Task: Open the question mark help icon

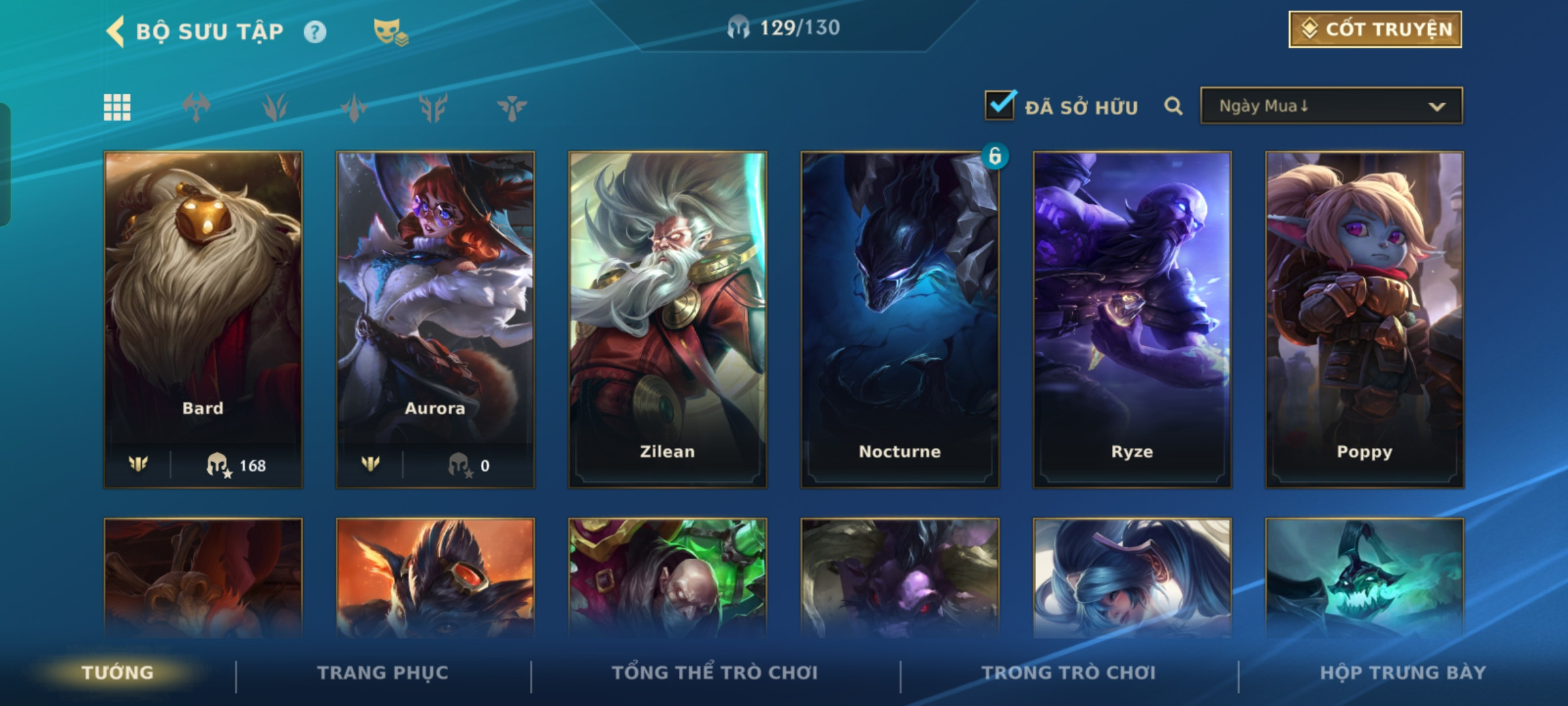Action: click(315, 32)
